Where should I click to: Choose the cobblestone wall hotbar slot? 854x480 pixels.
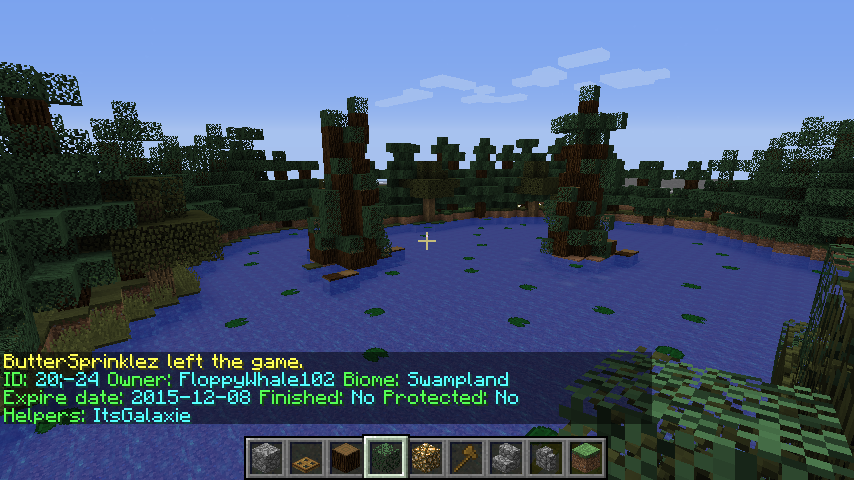pos(546,457)
